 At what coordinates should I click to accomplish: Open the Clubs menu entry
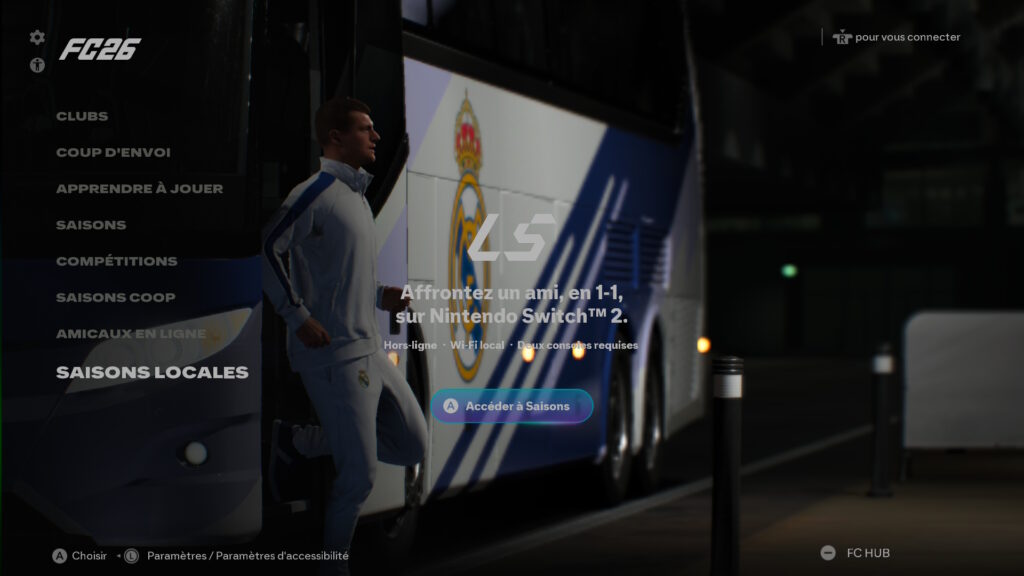(x=82, y=116)
